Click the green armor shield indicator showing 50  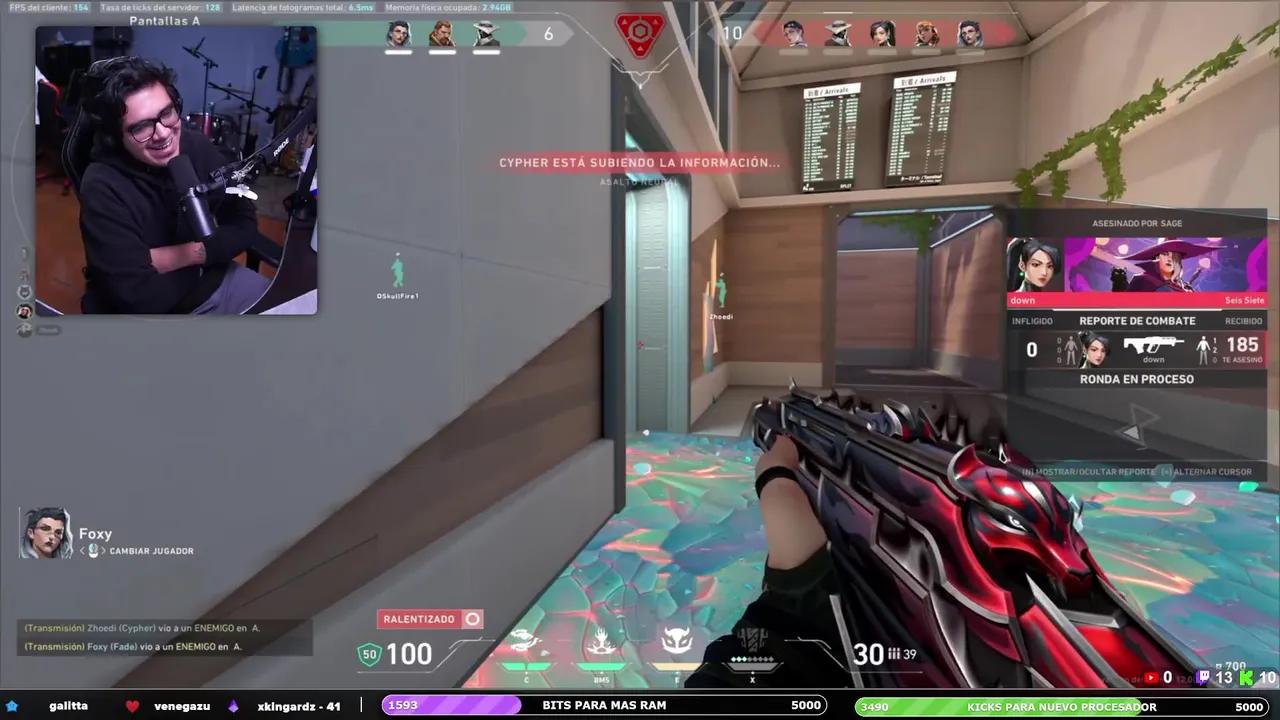click(x=370, y=654)
